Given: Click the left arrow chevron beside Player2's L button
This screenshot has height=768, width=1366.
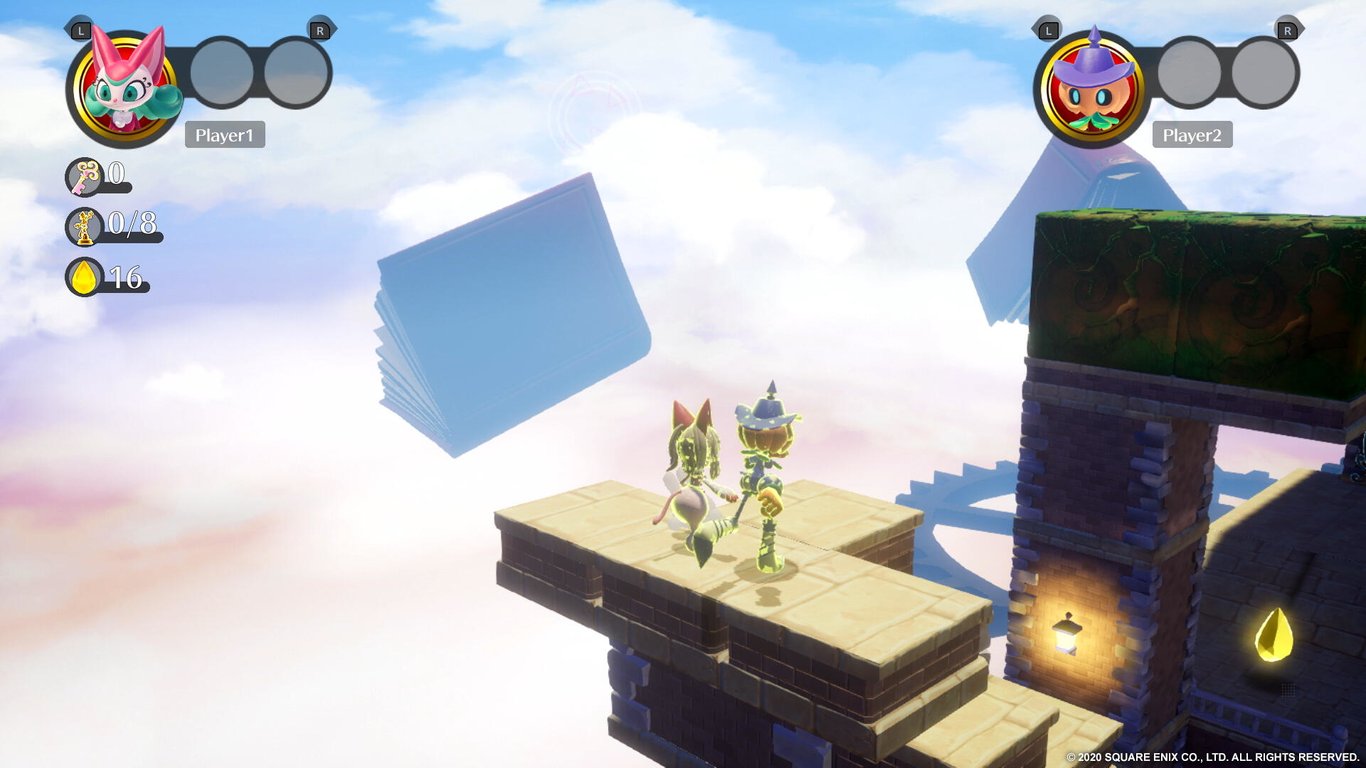Looking at the screenshot, I should coord(1034,29).
